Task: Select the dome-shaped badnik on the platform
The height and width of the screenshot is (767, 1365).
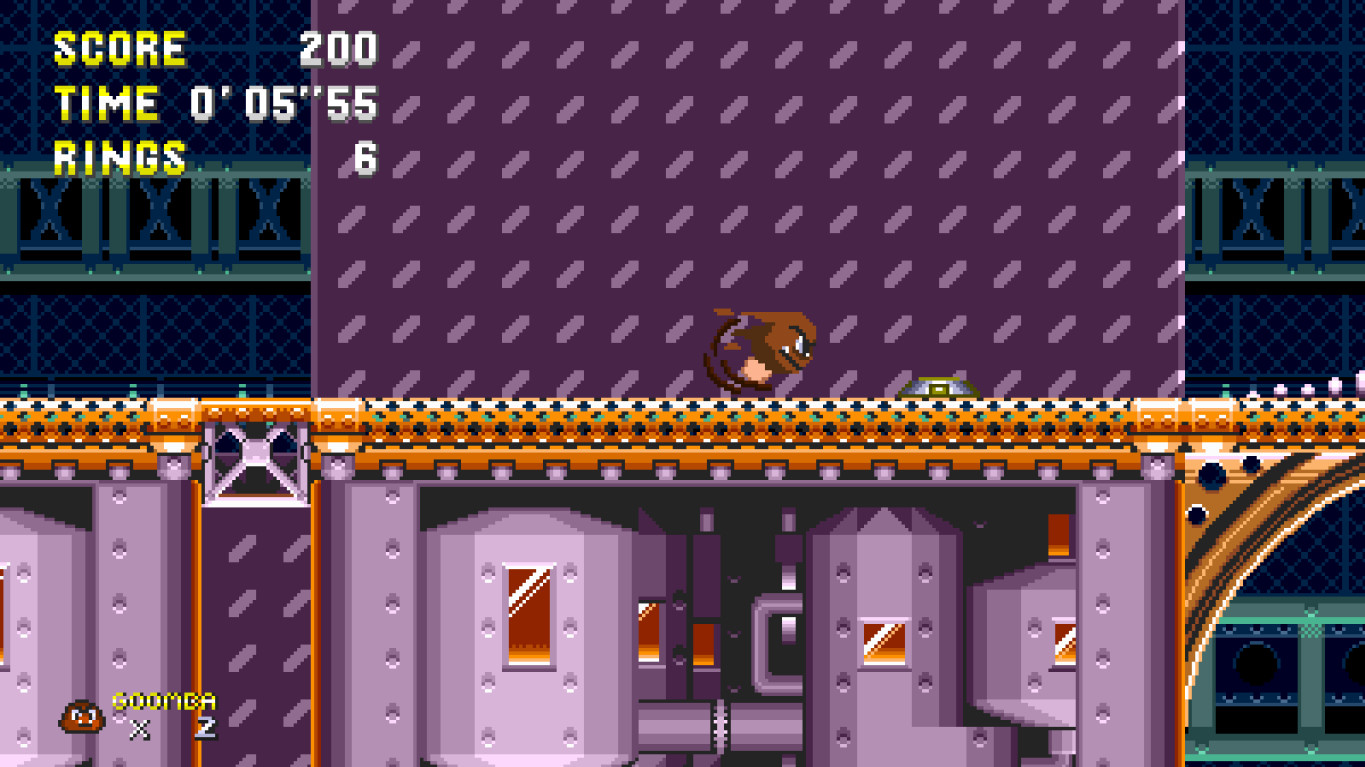Action: [938, 384]
